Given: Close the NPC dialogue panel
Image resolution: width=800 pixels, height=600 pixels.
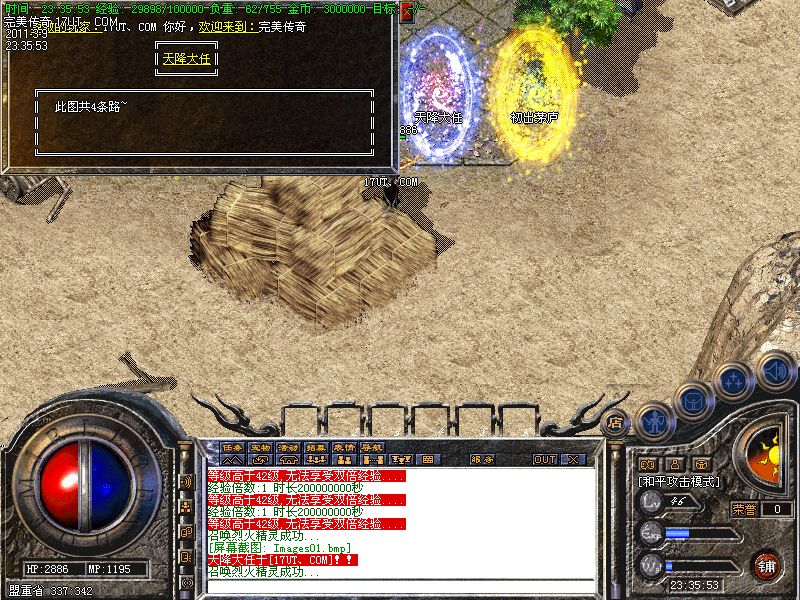Looking at the screenshot, I should point(406,13).
